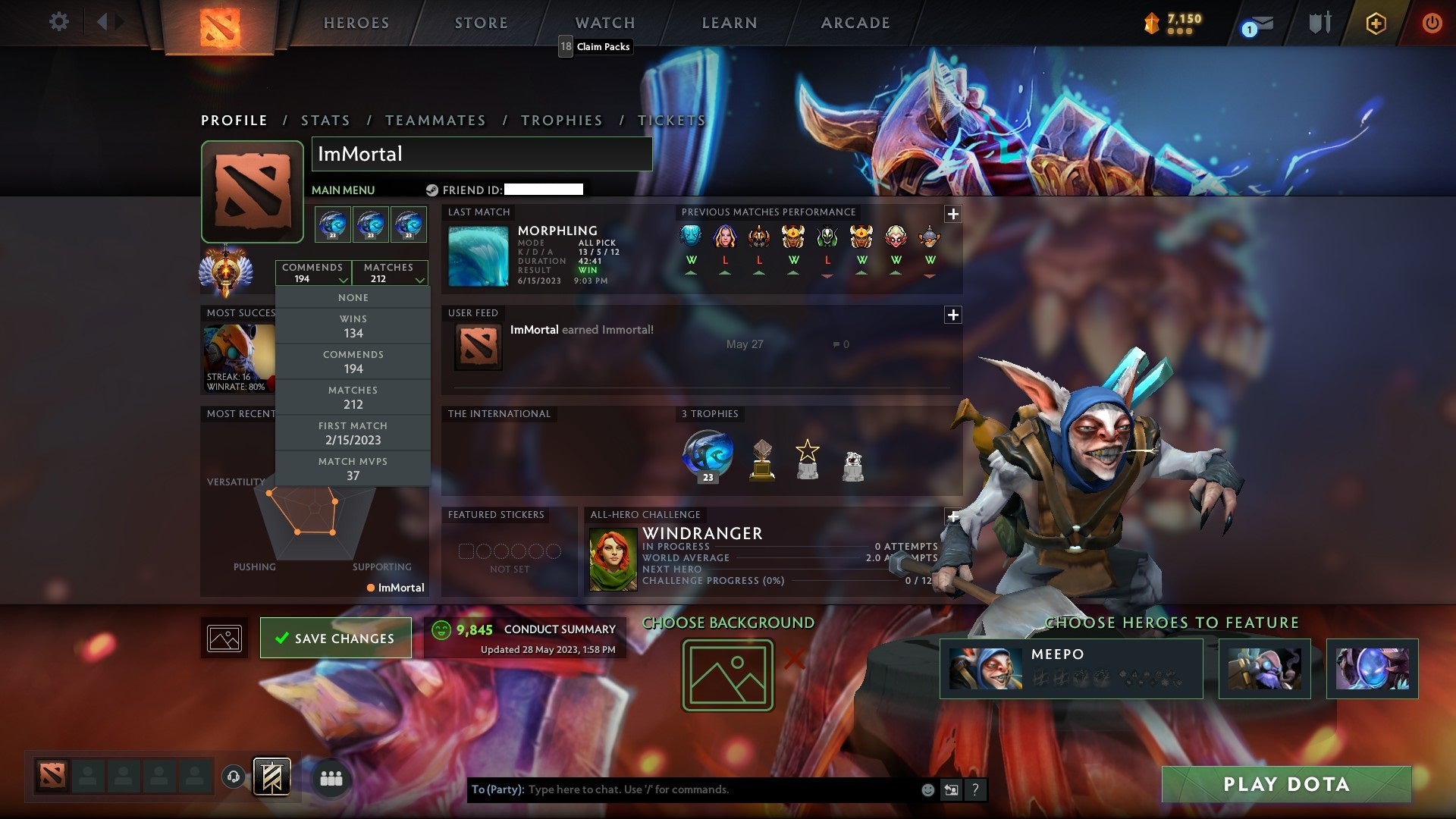1456x819 pixels.
Task: Open the friends list people icon
Action: [331, 778]
